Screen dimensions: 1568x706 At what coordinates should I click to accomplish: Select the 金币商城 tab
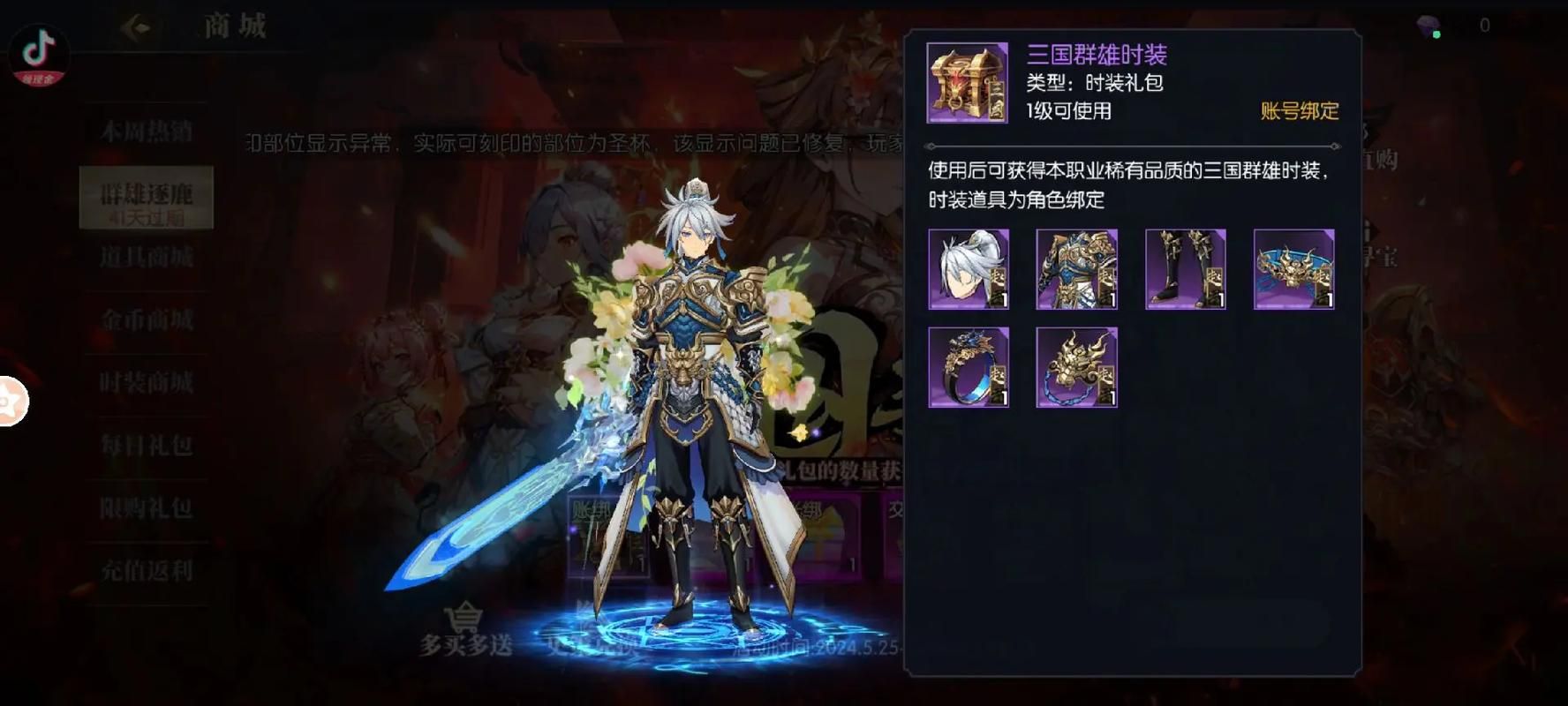pos(146,321)
